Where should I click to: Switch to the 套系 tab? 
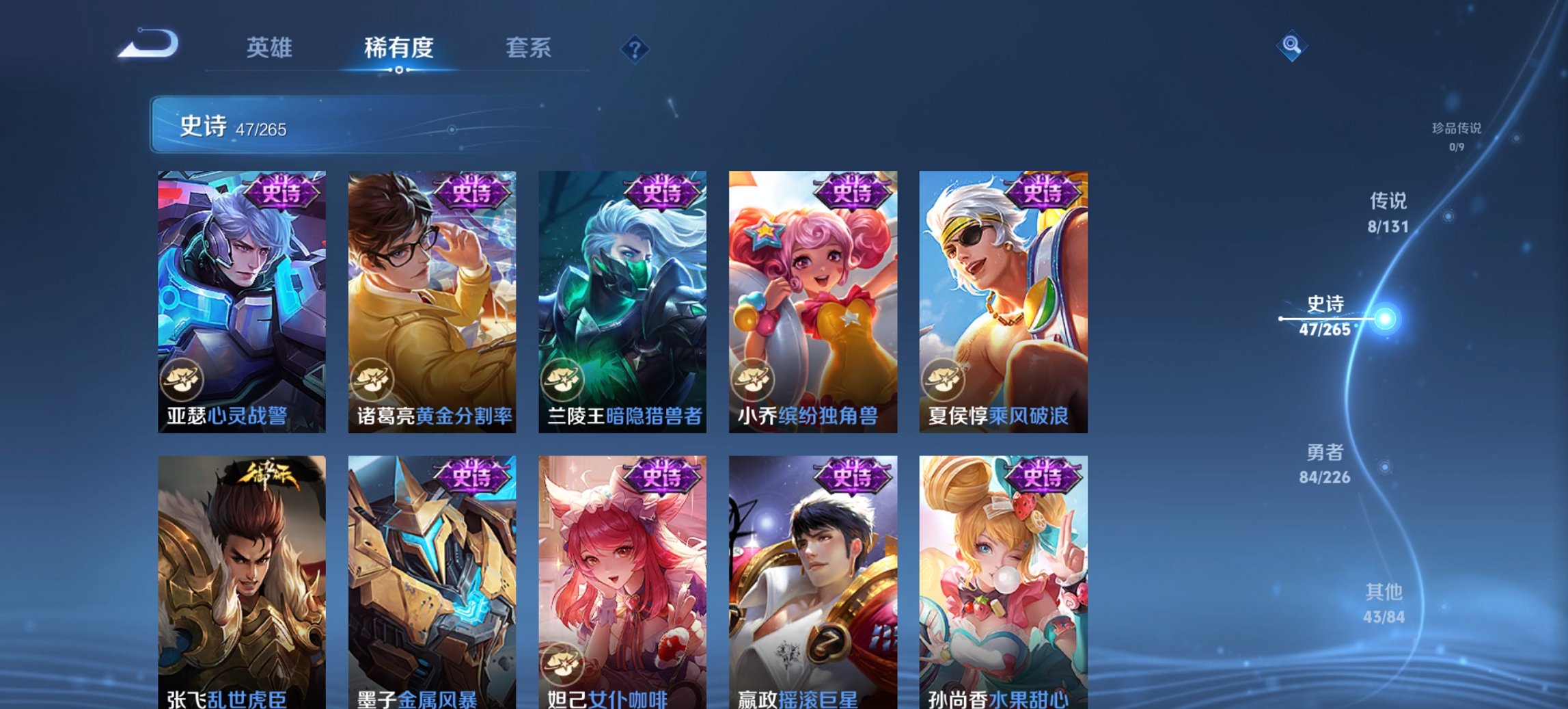pos(529,48)
